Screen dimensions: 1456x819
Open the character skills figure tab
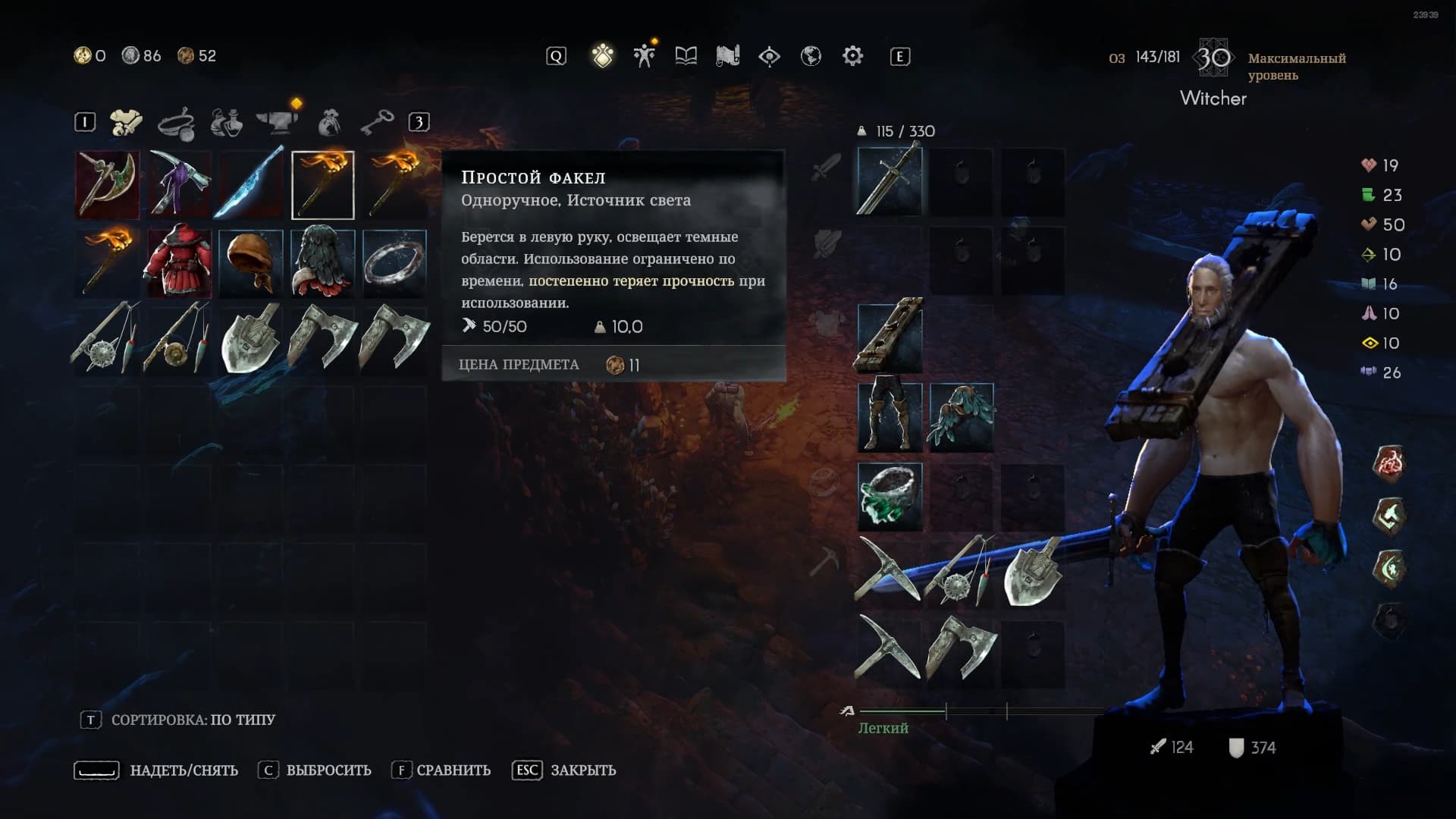click(645, 56)
